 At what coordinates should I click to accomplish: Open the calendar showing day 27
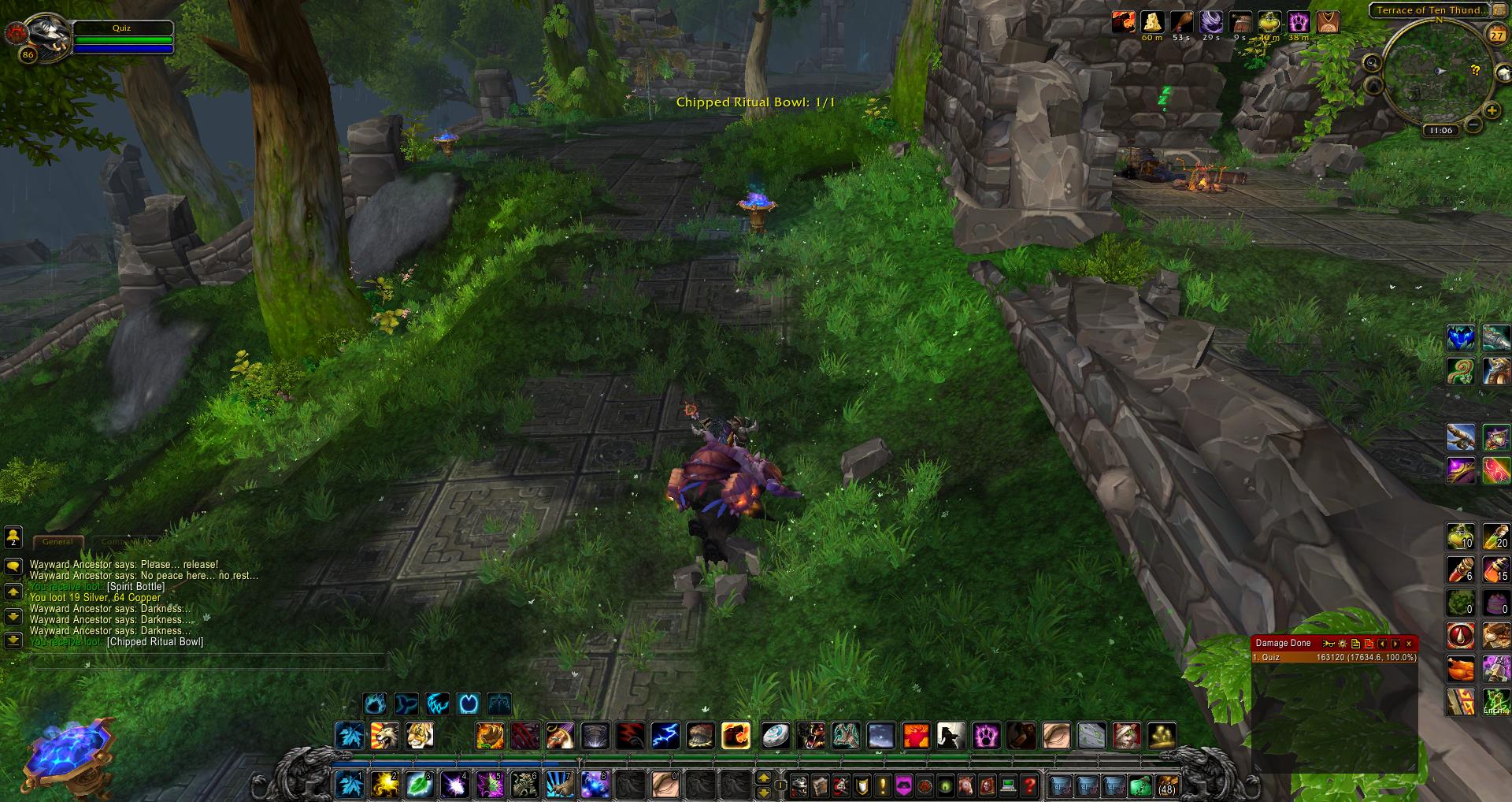[1495, 35]
